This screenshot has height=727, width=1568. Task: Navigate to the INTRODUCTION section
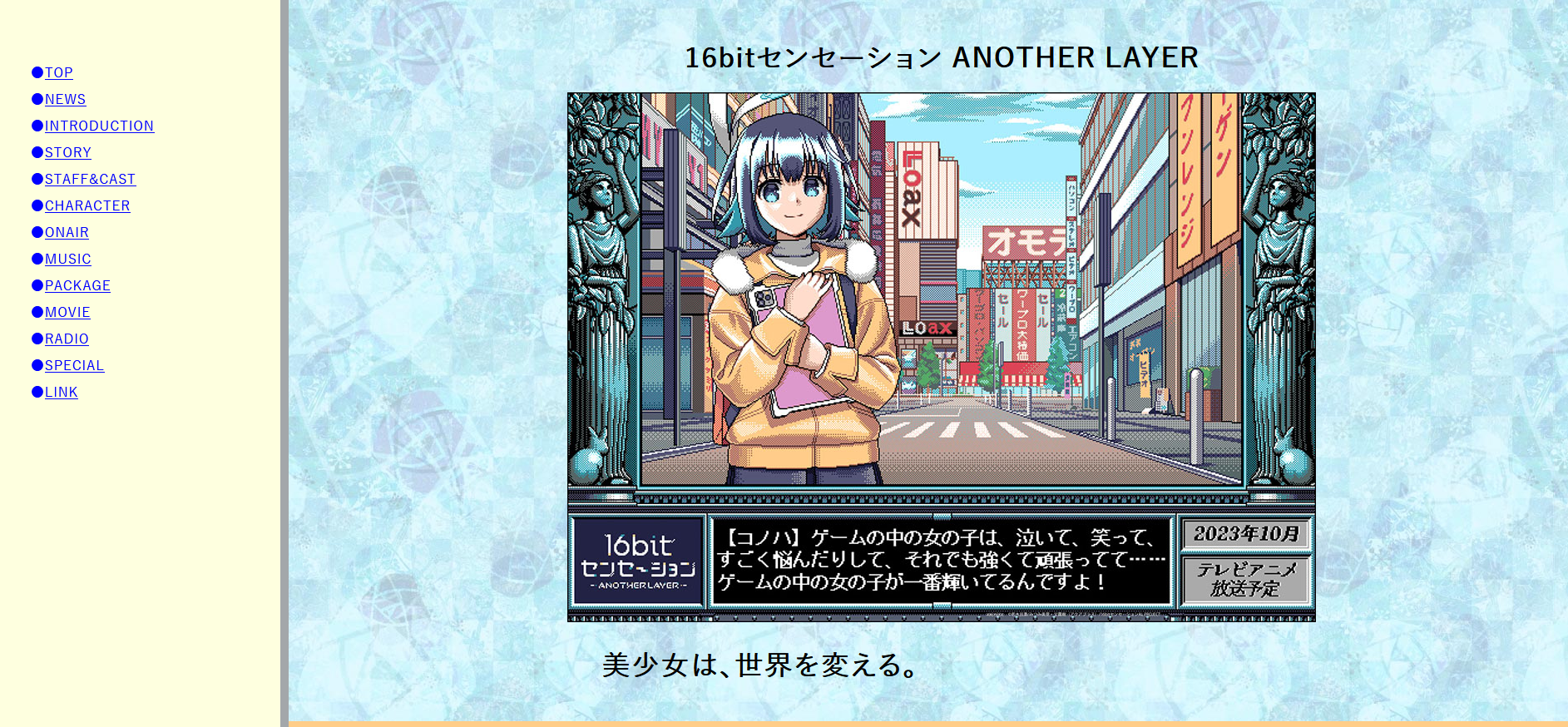[100, 126]
